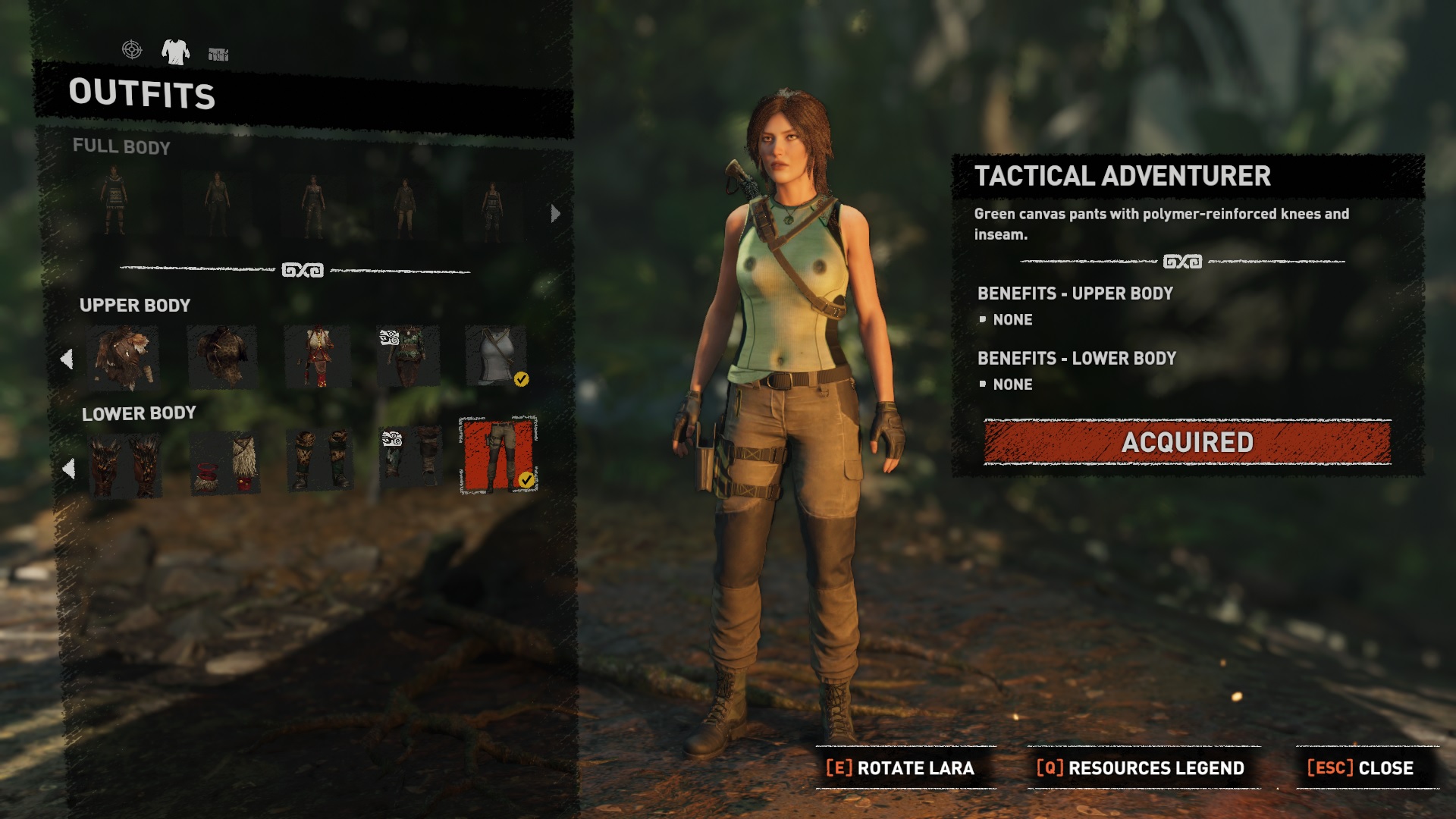
Task: Select the dark feathered lower body boots
Action: coord(125,466)
